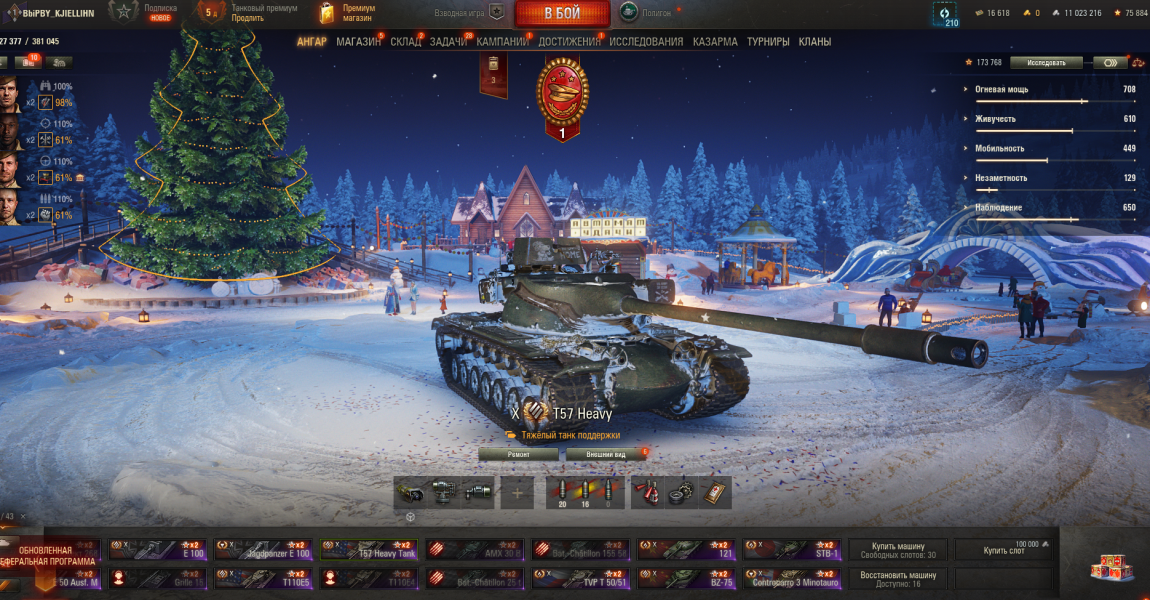The height and width of the screenshot is (600, 1150).
Task: Switch to the «КАЗАРМА» tab
Action: click(715, 42)
